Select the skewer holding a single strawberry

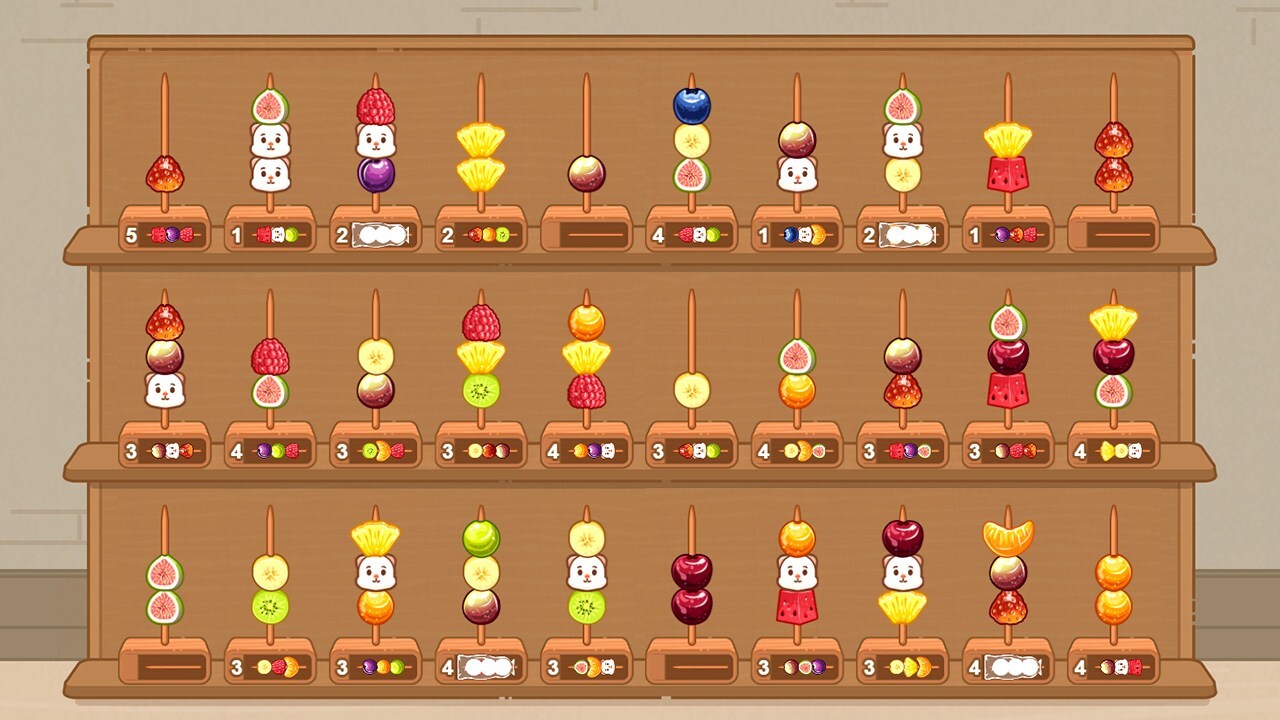165,172
